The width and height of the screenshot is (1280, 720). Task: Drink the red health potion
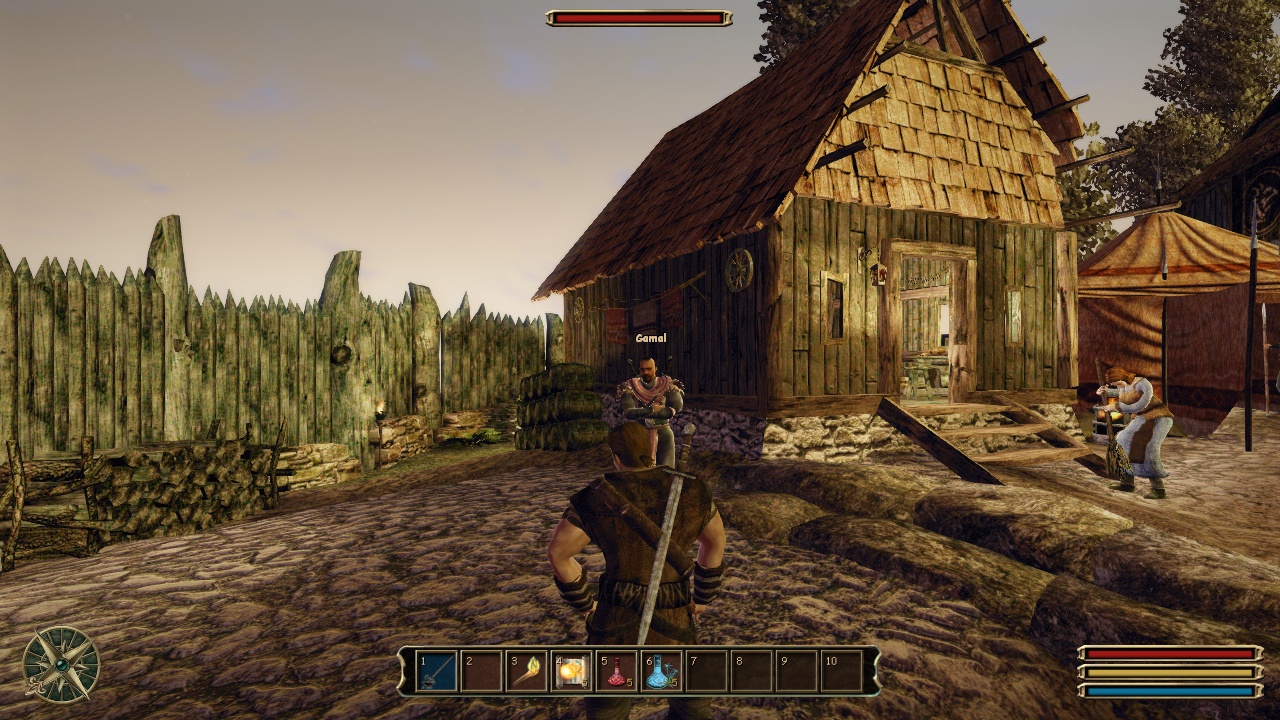point(617,671)
